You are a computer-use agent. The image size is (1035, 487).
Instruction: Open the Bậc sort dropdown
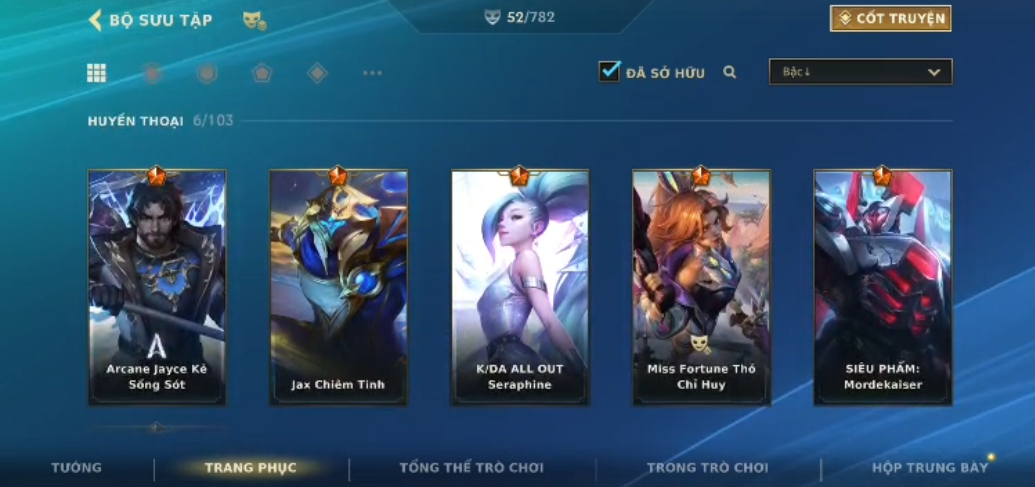[x=860, y=72]
